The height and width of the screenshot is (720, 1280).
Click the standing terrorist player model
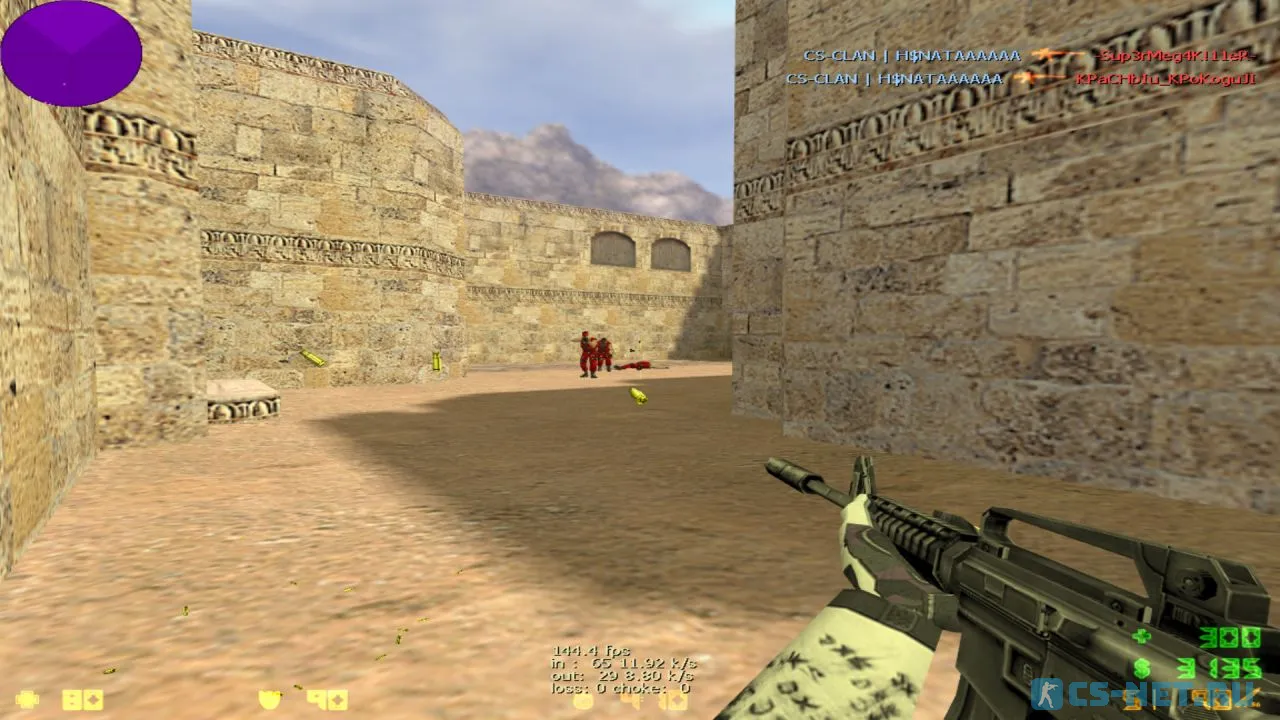click(x=585, y=355)
